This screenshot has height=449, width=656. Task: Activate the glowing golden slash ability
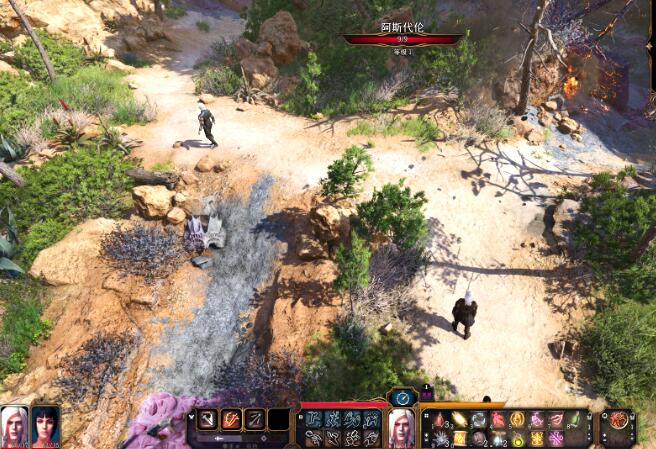tap(459, 419)
